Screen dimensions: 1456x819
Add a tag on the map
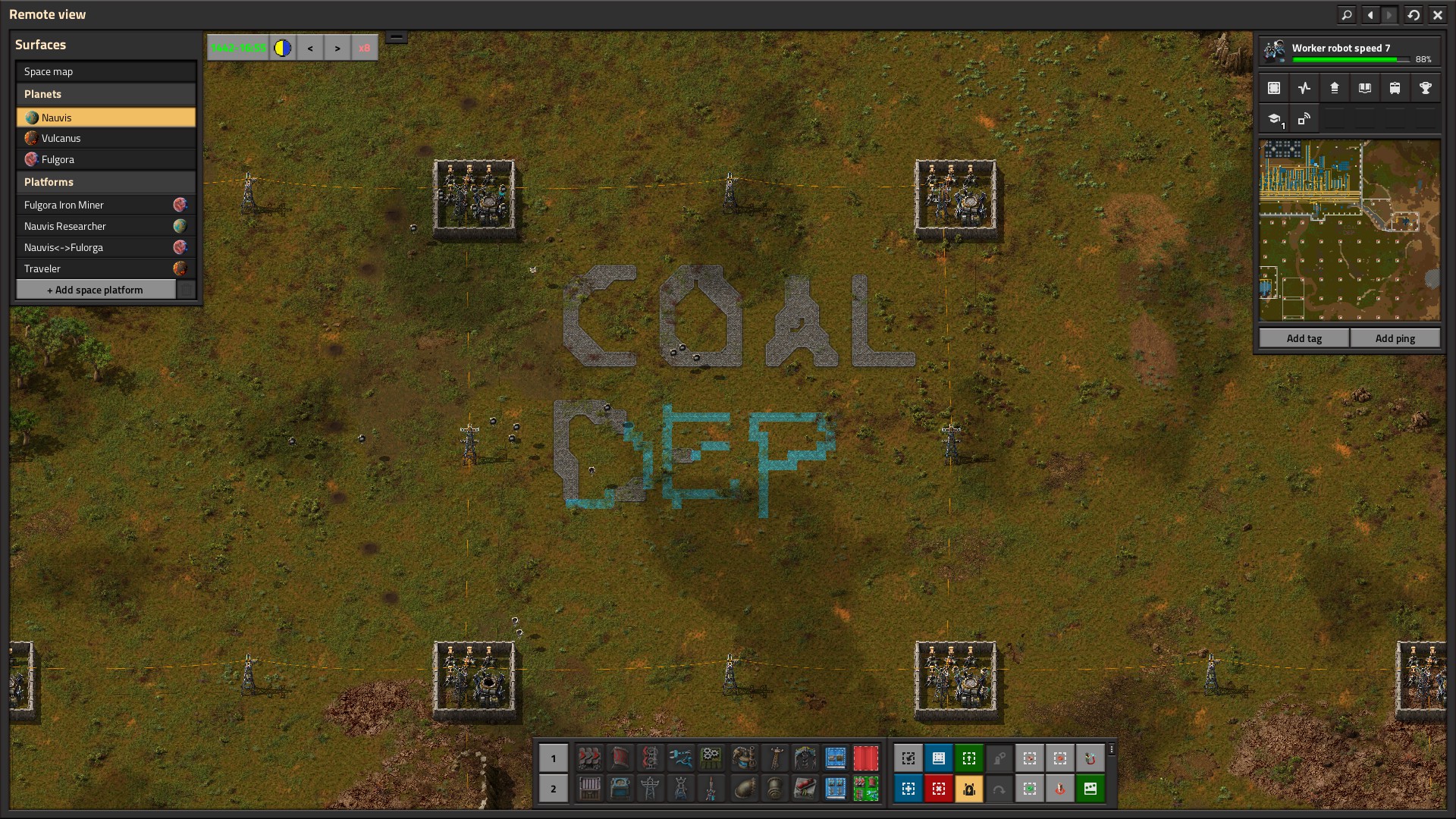[x=1304, y=338]
